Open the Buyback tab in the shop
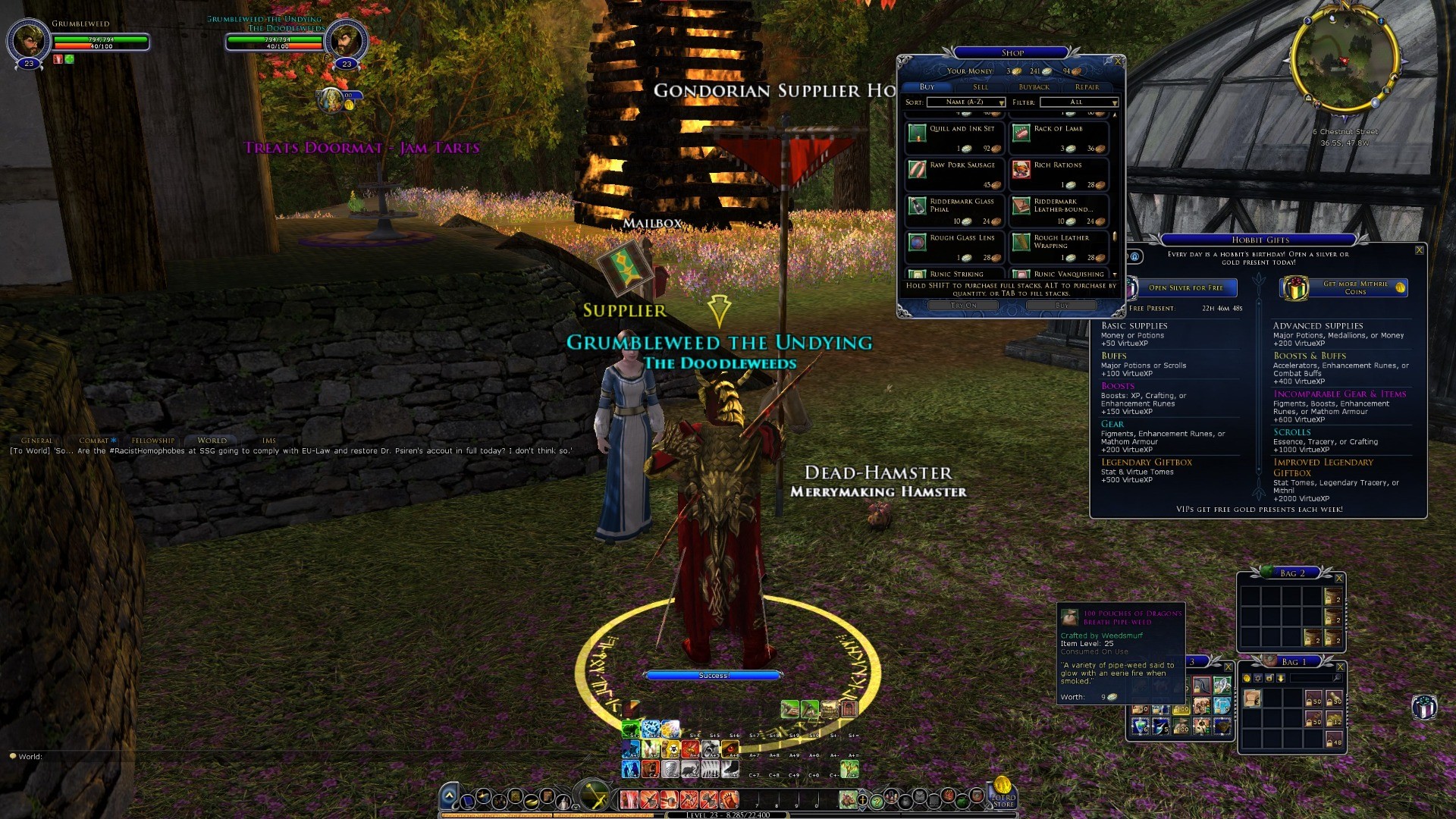This screenshot has height=819, width=1456. pos(1034,87)
